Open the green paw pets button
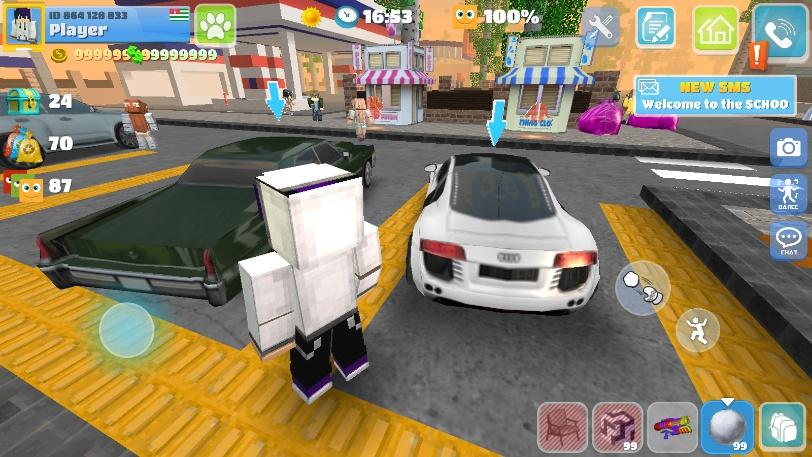Image resolution: width=812 pixels, height=457 pixels. [213, 24]
